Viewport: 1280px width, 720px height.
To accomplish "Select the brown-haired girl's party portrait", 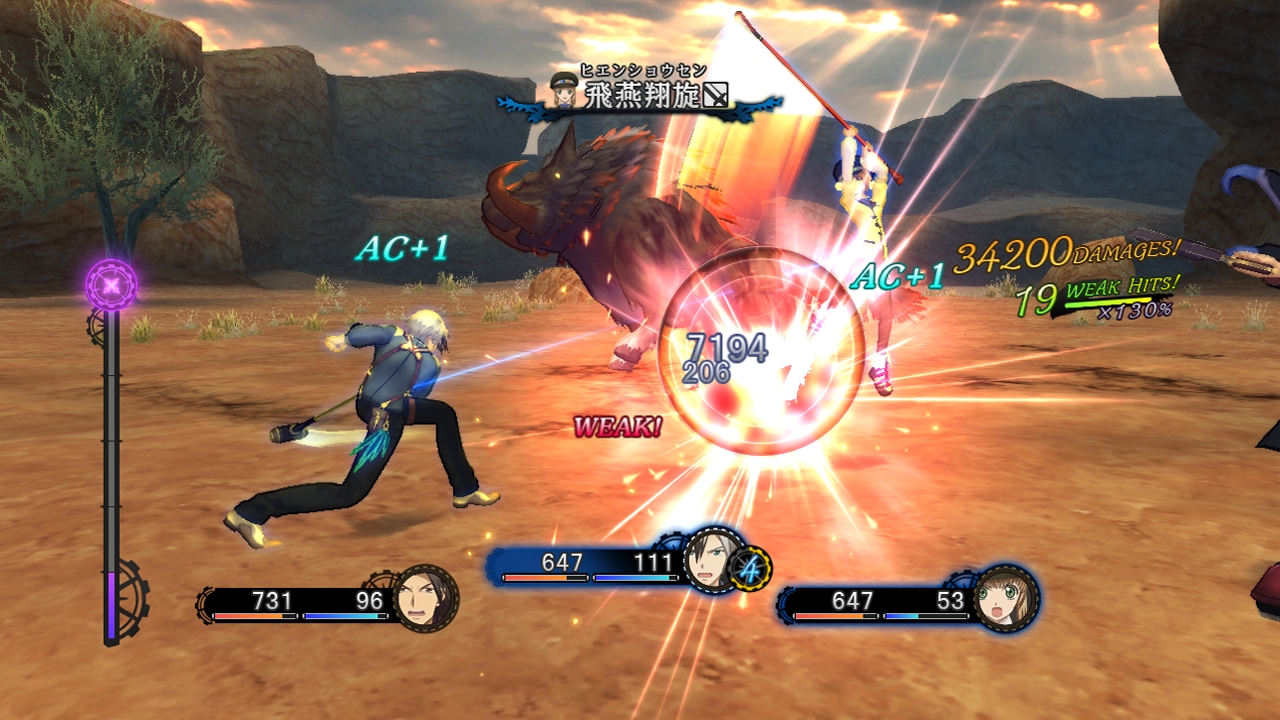I will [1005, 599].
